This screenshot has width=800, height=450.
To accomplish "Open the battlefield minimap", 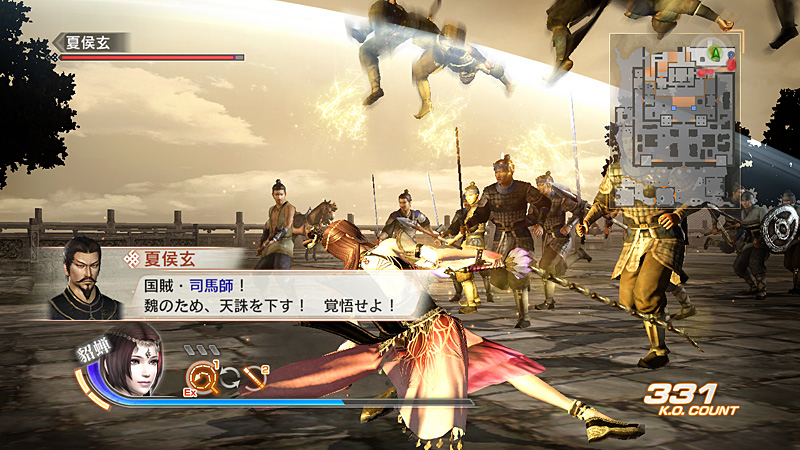I will [675, 120].
